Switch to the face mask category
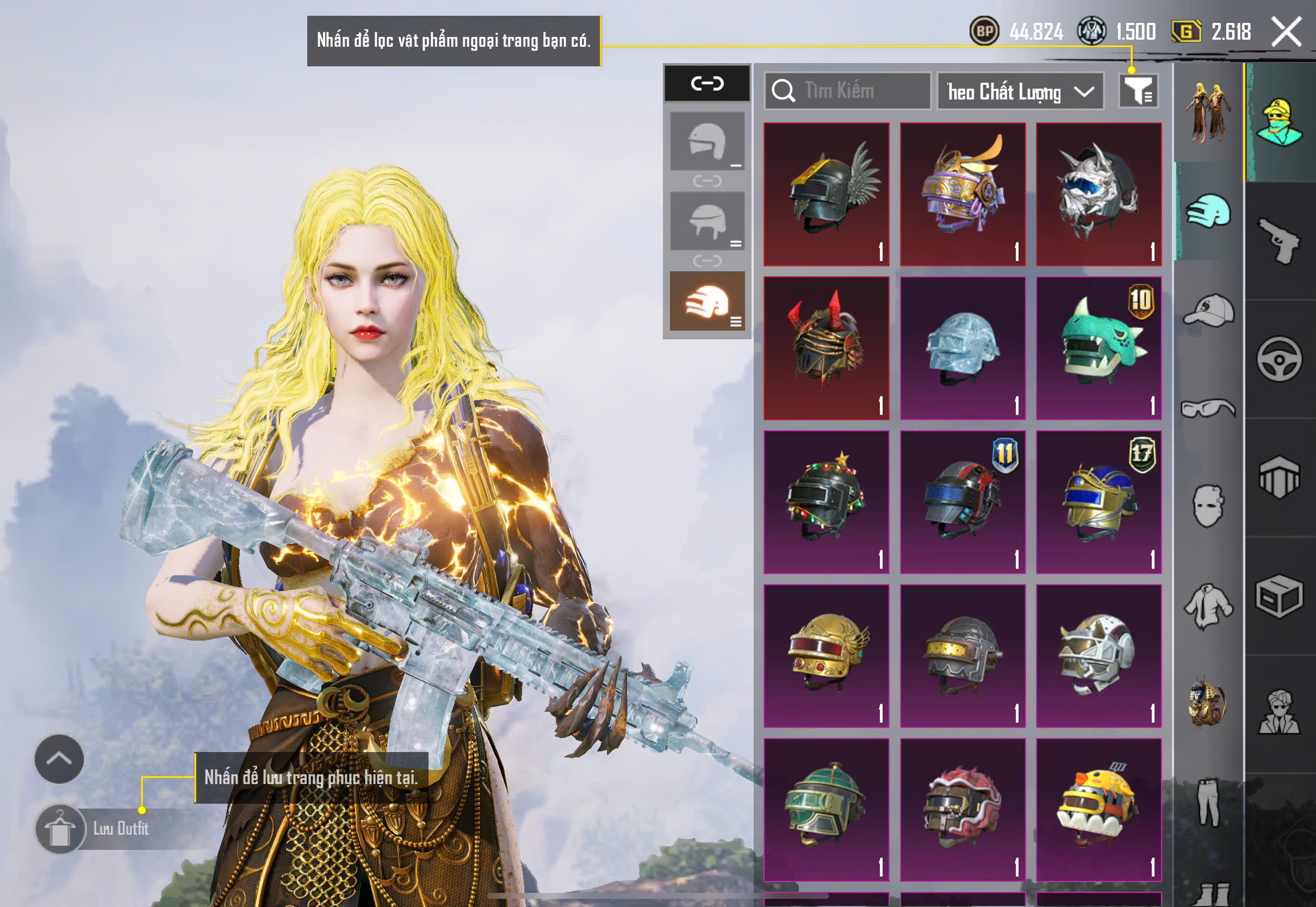The image size is (1316, 907). (x=1209, y=506)
